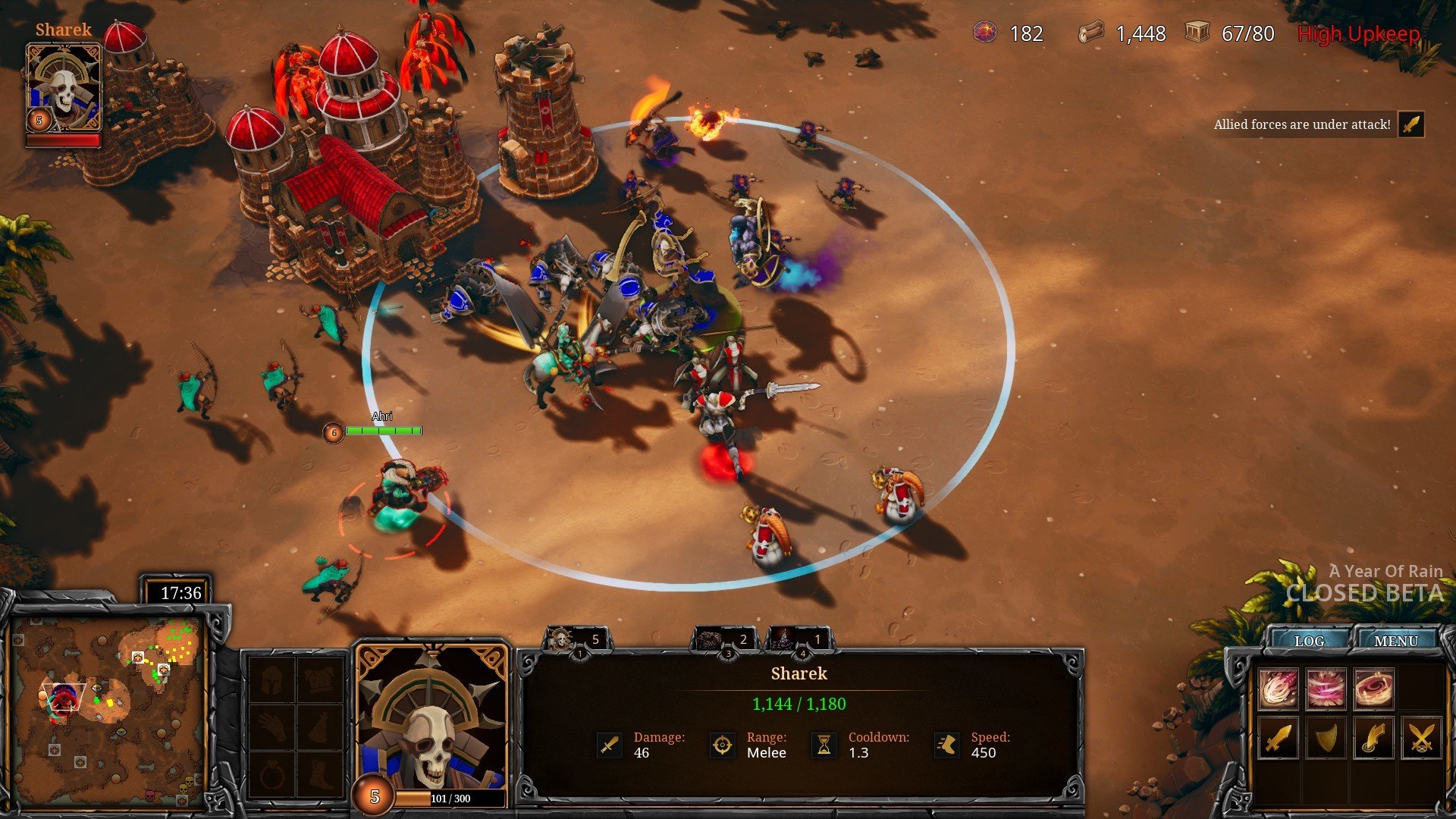Click the empty ring equipment slot
Viewport: 1456px width, 819px height.
pos(273,775)
